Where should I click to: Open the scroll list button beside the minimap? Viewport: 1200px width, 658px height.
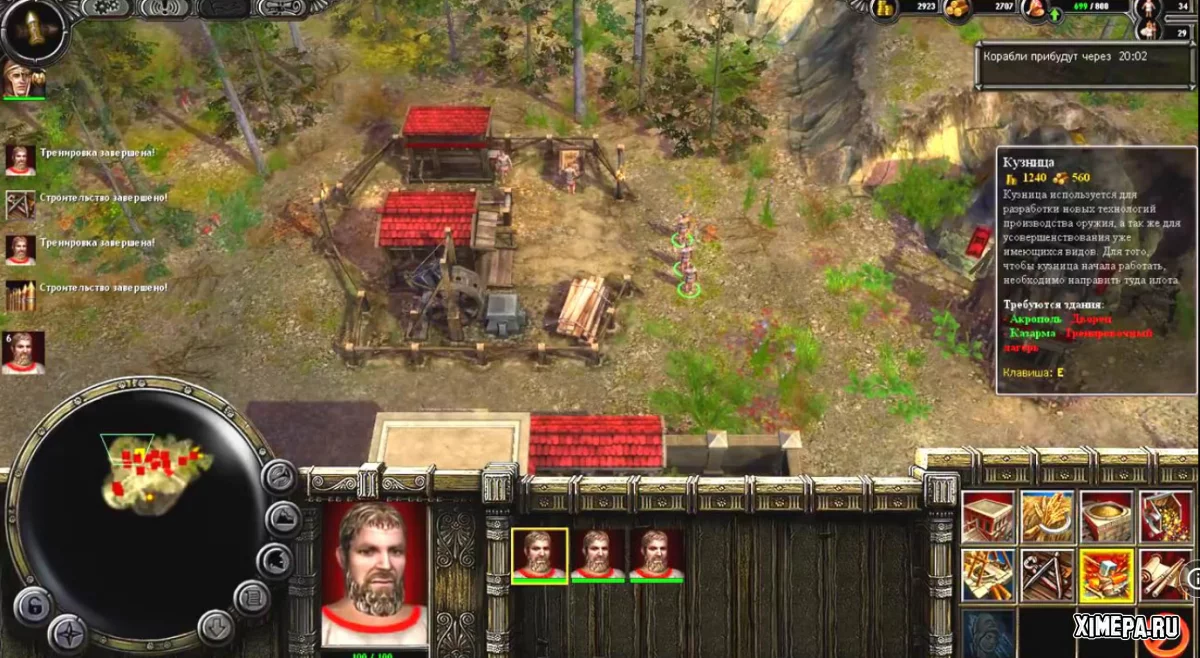tap(252, 599)
